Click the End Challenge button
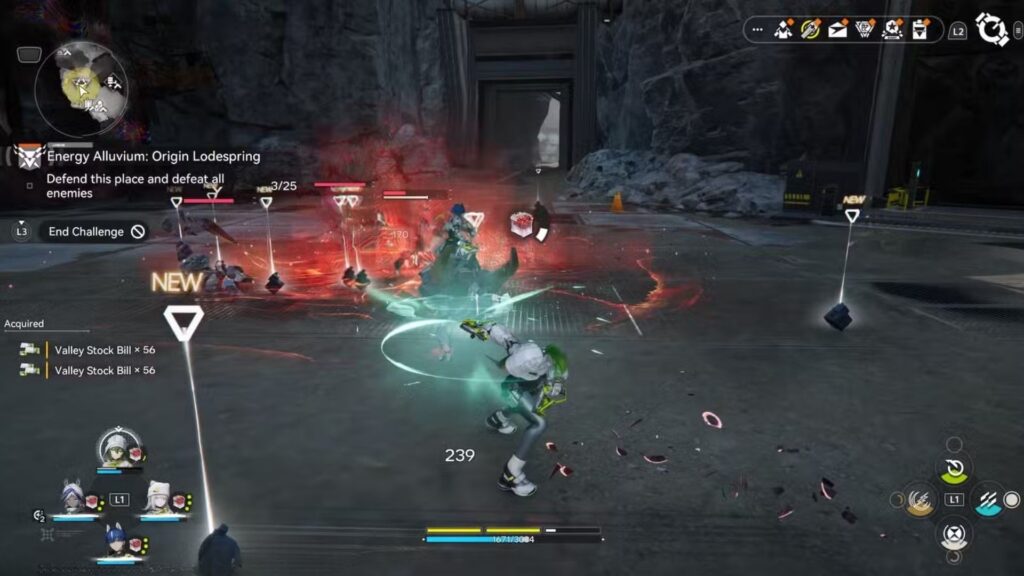The image size is (1024, 576). (x=97, y=231)
